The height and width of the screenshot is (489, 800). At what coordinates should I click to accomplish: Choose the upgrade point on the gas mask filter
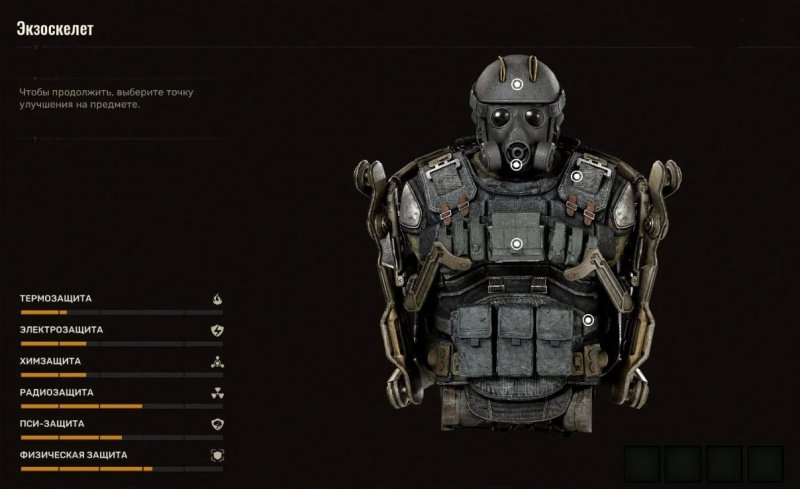click(516, 163)
